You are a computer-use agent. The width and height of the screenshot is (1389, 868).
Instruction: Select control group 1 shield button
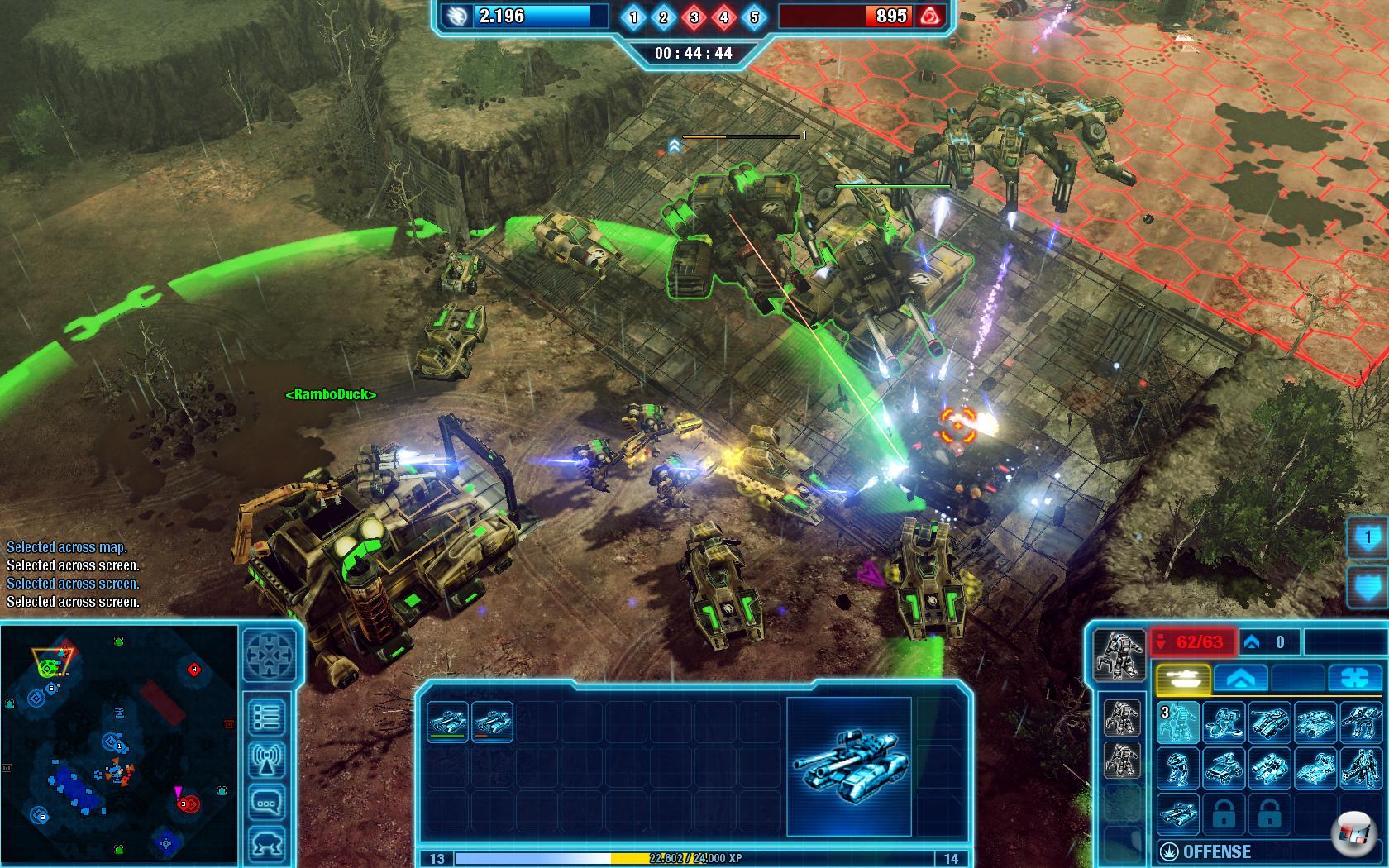pyautogui.click(x=1368, y=539)
